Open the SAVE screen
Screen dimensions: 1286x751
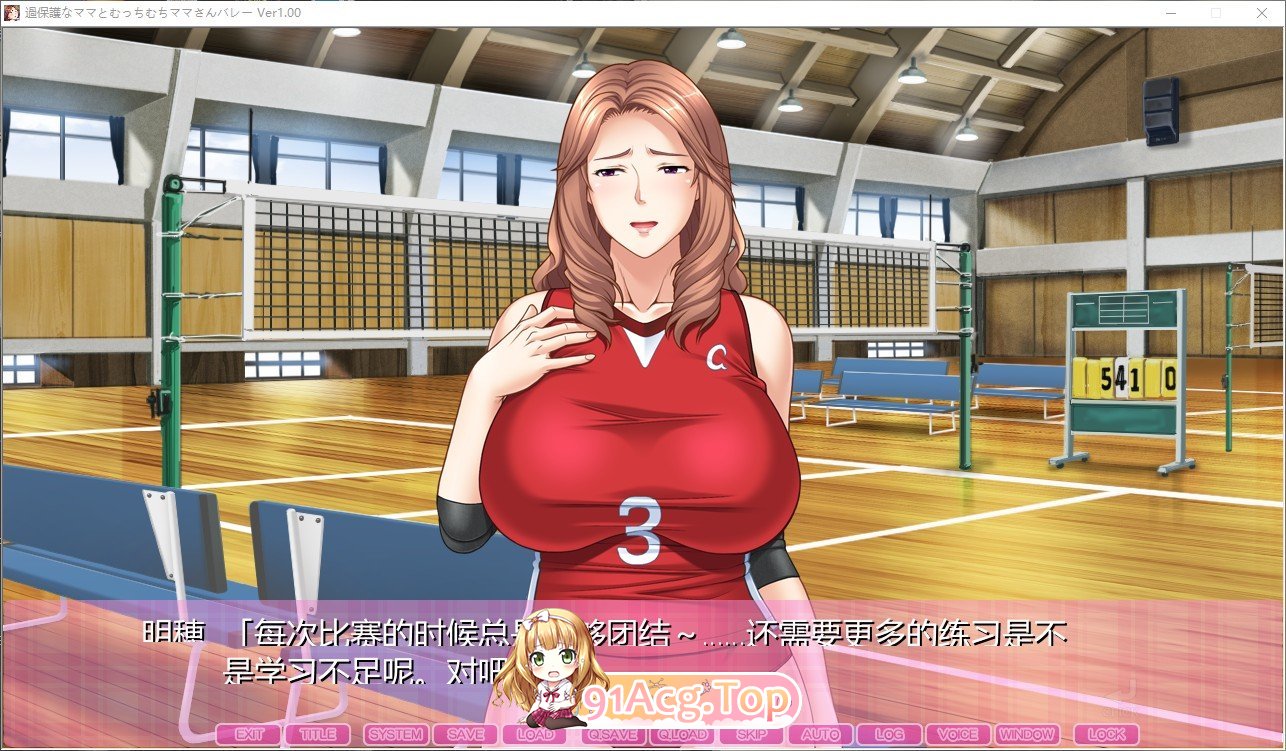click(x=465, y=733)
